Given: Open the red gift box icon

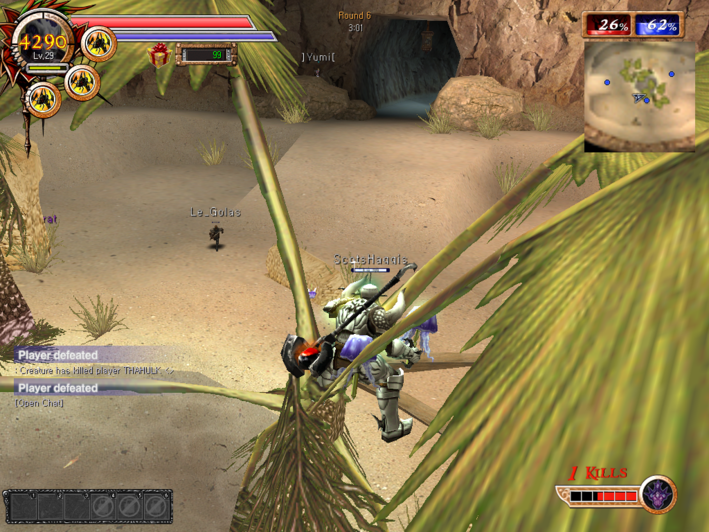Looking at the screenshot, I should point(159,54).
